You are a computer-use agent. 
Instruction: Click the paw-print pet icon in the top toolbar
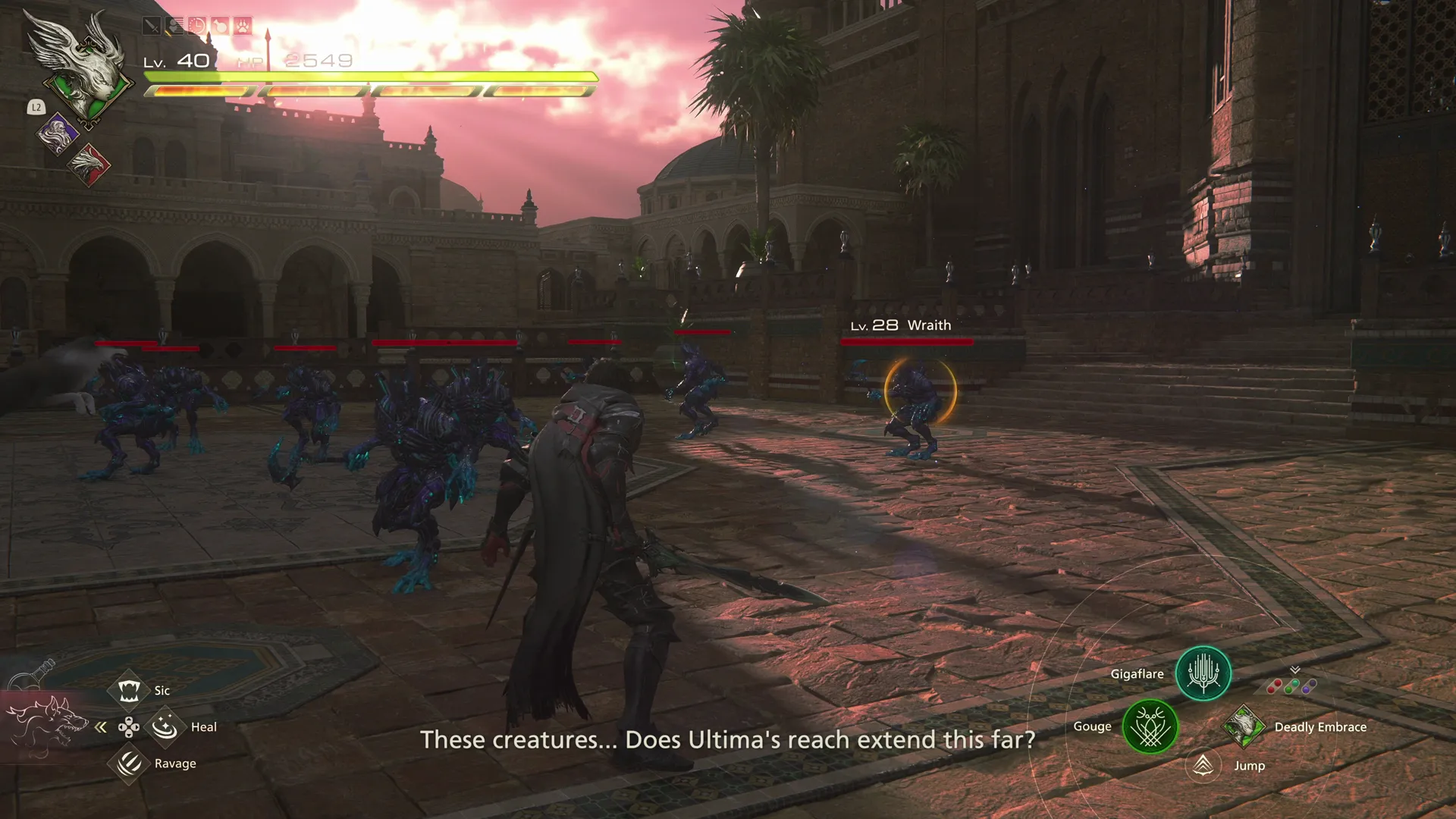tap(242, 25)
